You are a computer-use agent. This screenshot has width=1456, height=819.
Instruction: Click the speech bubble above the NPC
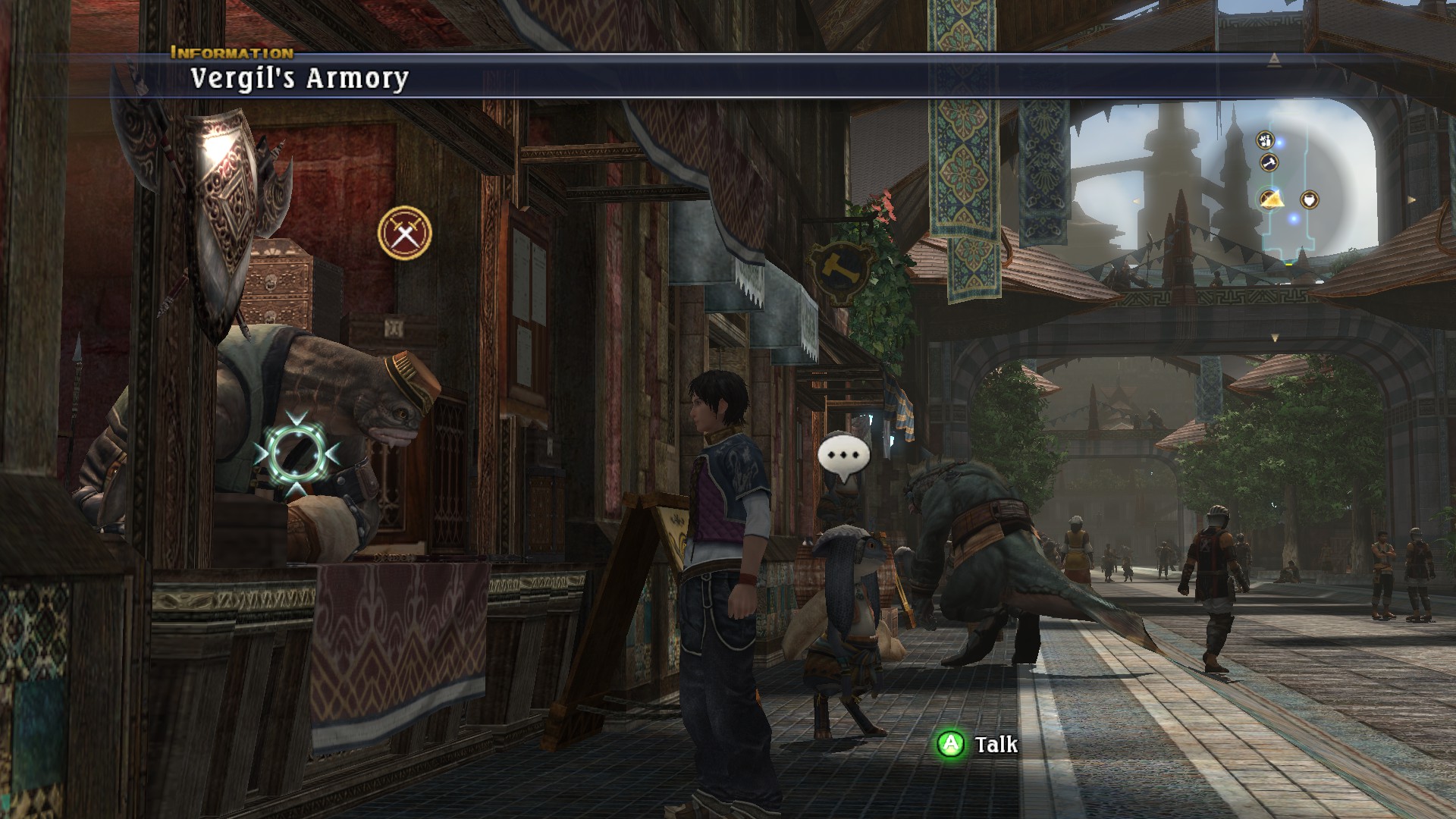pos(843,455)
